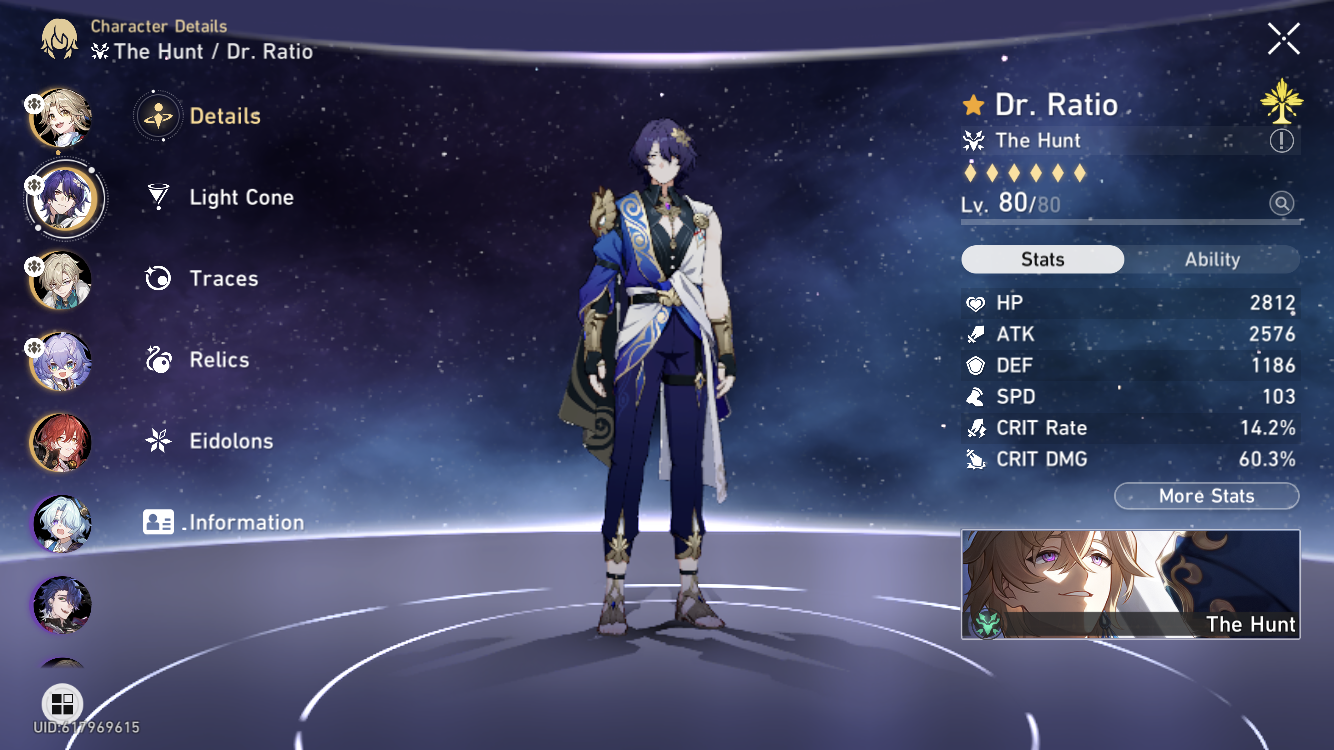Open The Hunt path info exclamation indicator
Viewport: 1334px width, 750px height.
[1280, 141]
